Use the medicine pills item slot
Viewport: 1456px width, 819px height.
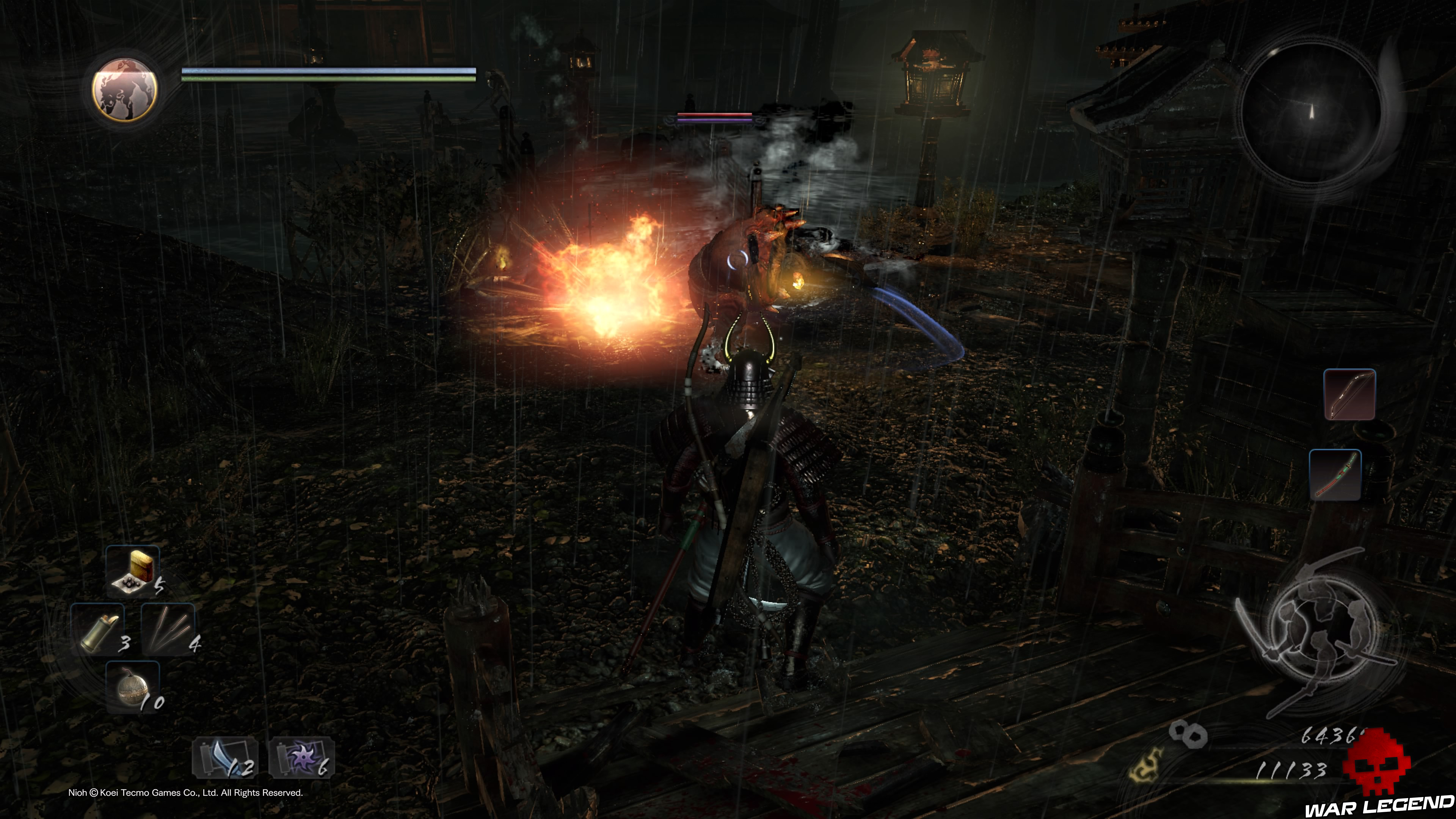[x=133, y=571]
